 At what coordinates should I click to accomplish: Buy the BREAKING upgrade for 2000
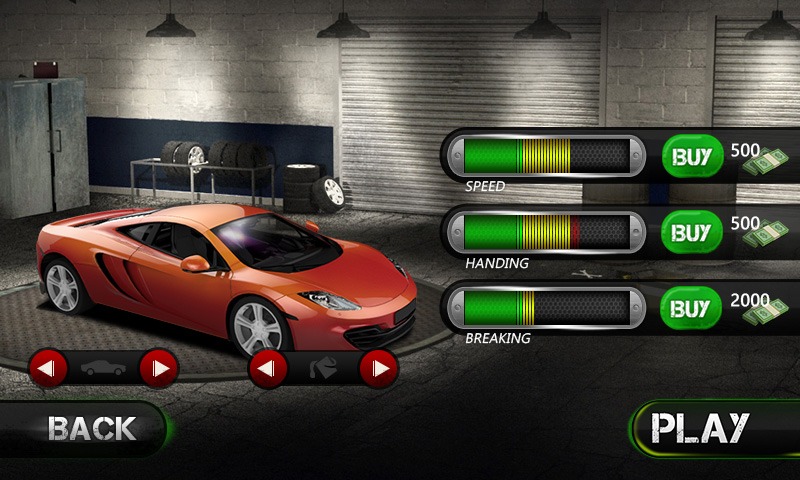click(691, 307)
